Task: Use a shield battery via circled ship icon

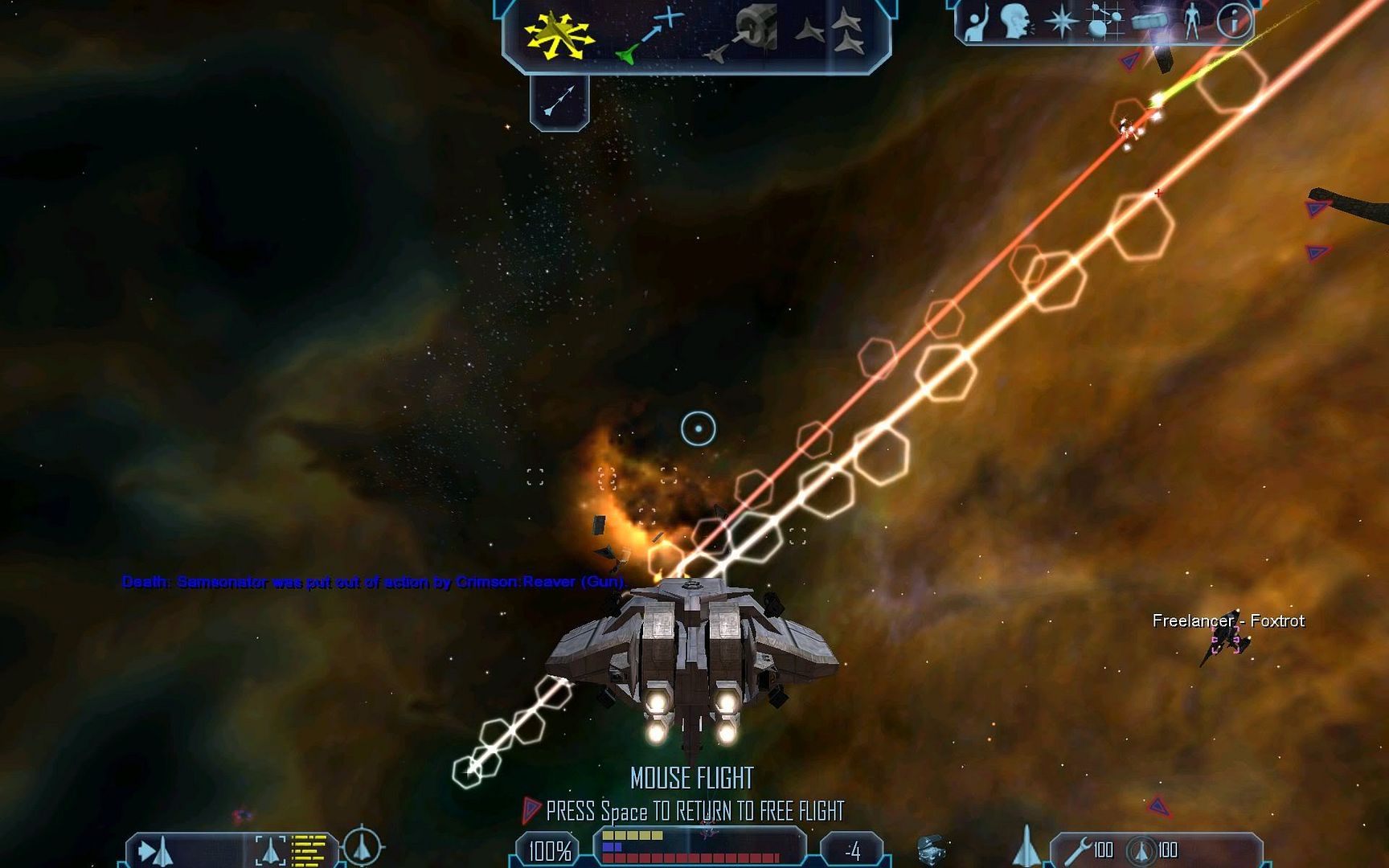Action: tap(1141, 850)
